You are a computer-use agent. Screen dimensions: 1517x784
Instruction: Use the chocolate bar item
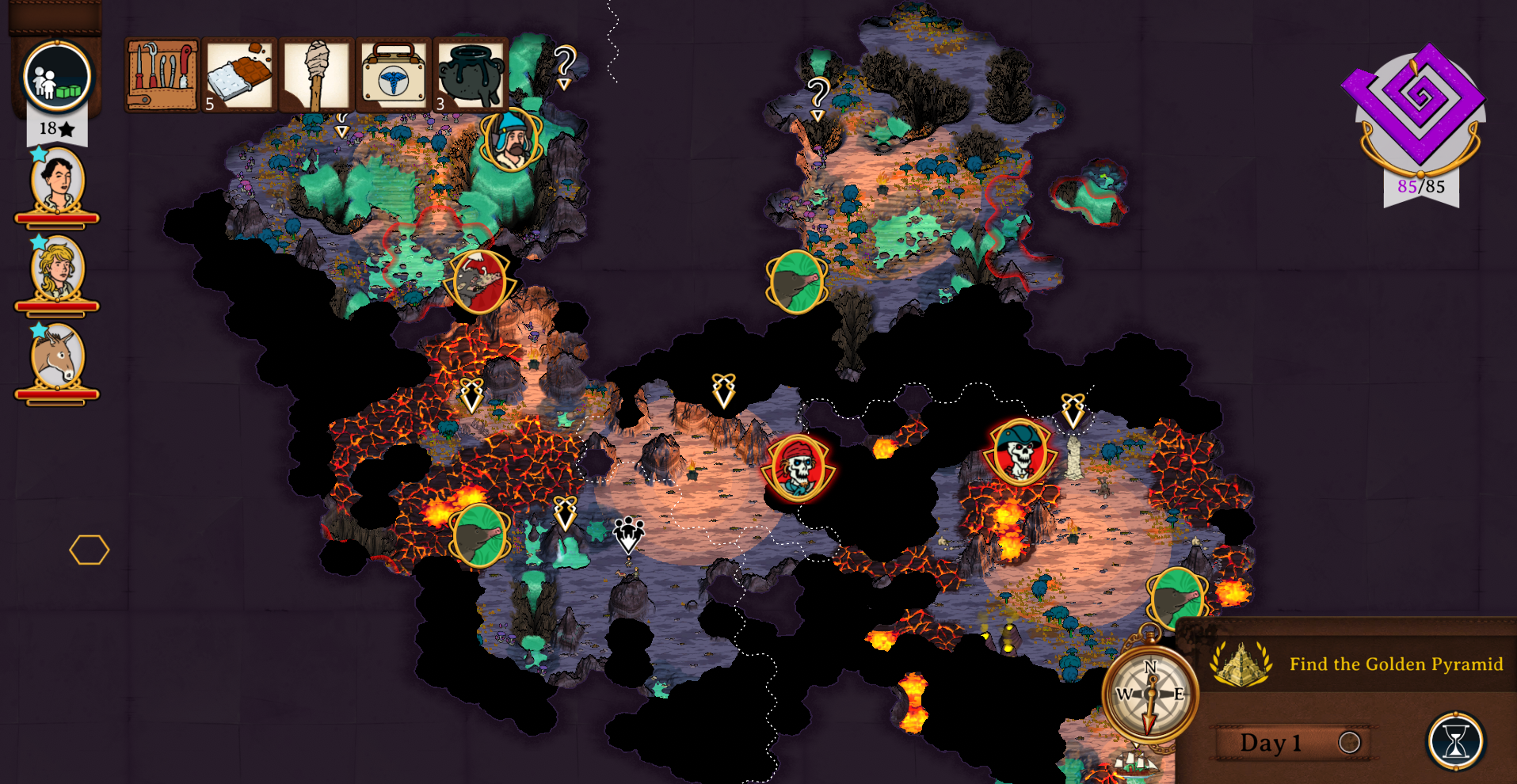coord(238,75)
